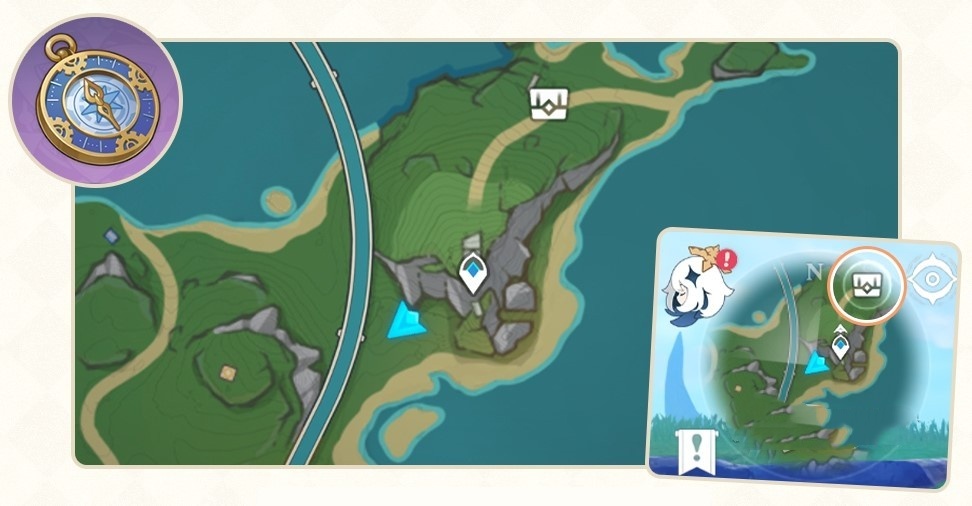Image resolution: width=972 pixels, height=506 pixels.
Task: Select the circled domain marker on the minimap
Action: click(x=867, y=286)
